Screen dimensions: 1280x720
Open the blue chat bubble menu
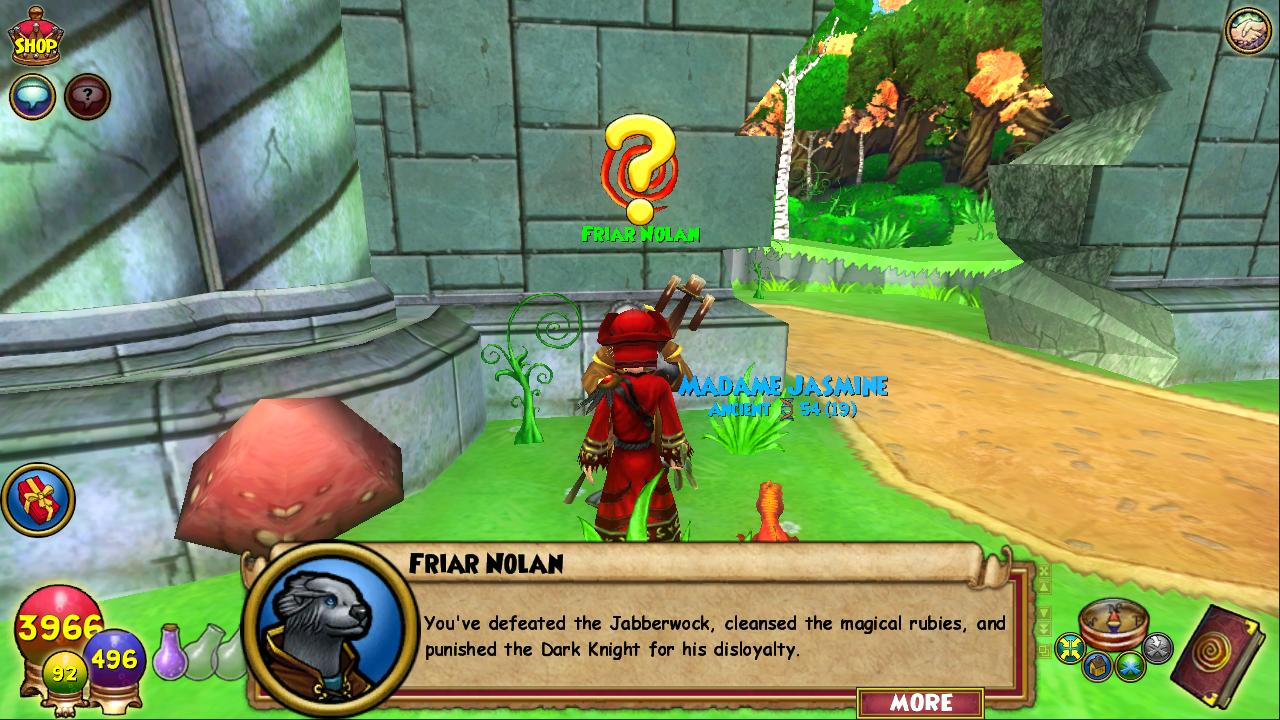point(32,97)
